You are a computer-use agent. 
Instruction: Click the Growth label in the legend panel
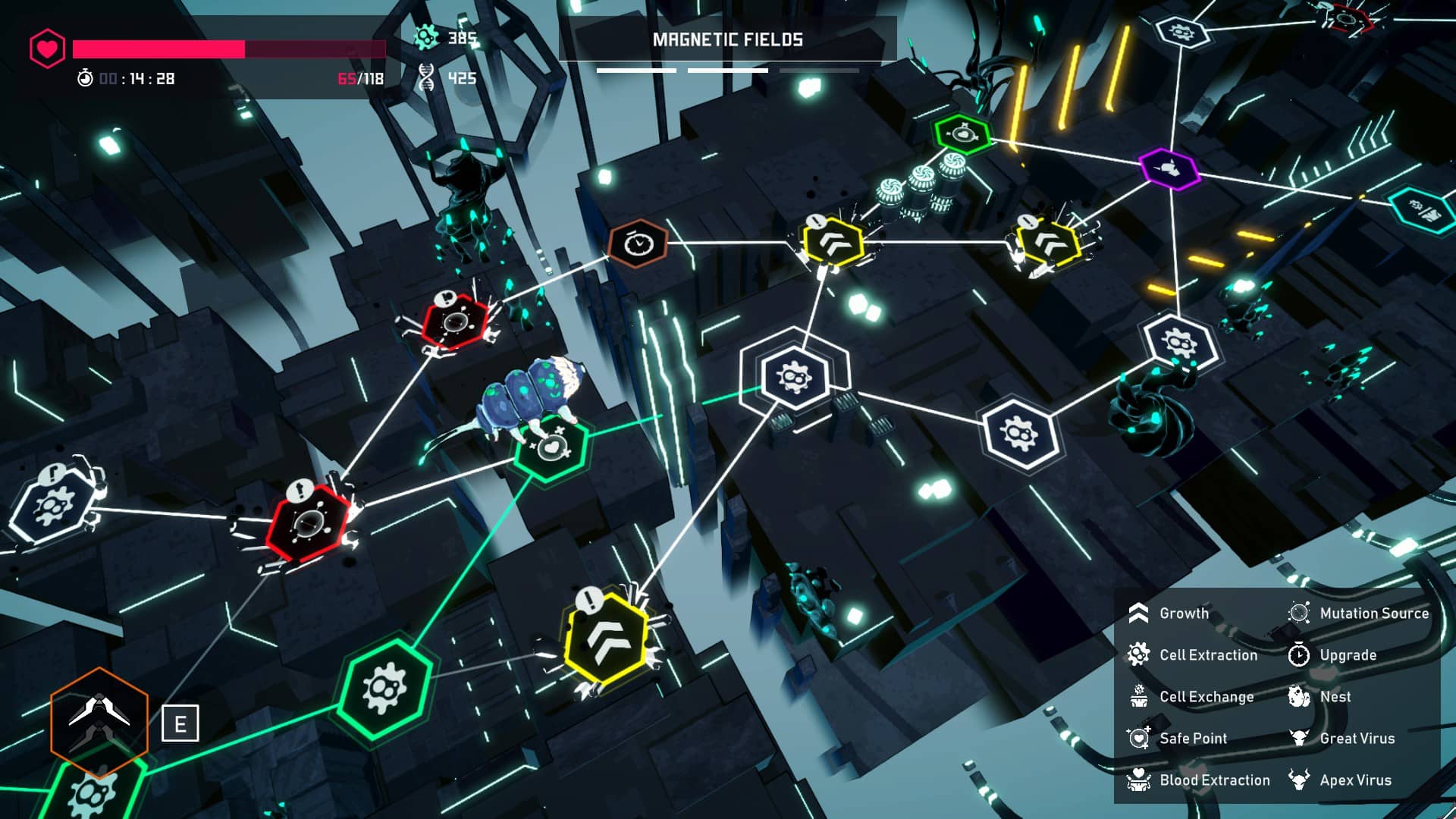click(x=1185, y=613)
